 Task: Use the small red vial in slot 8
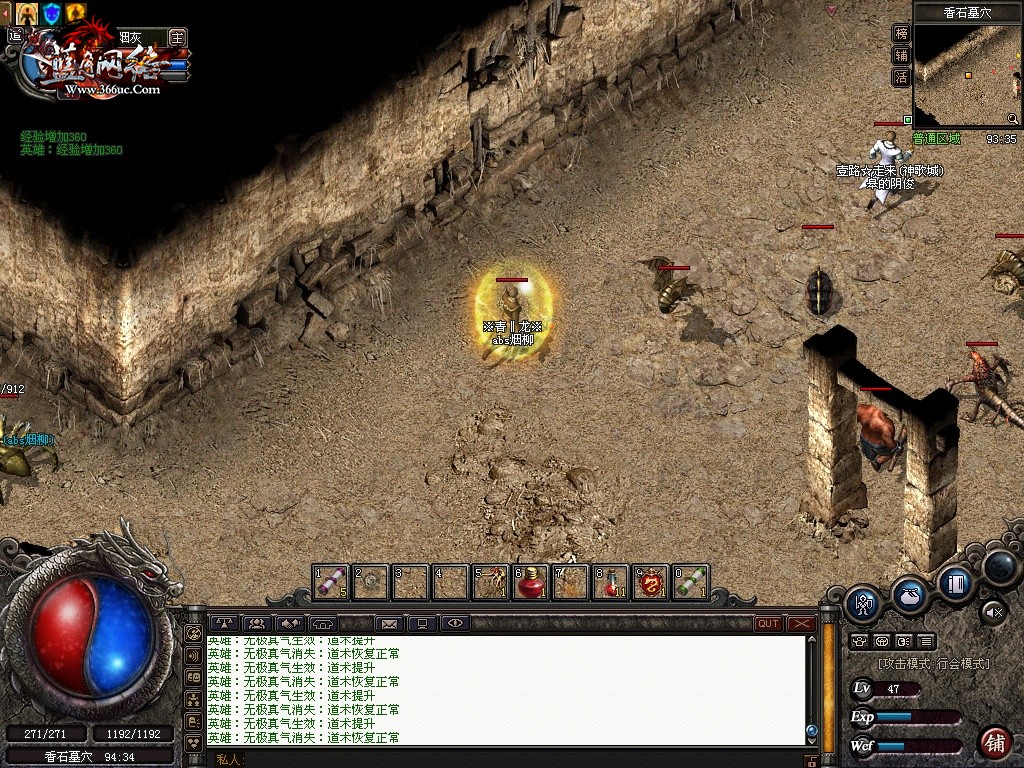(x=610, y=582)
